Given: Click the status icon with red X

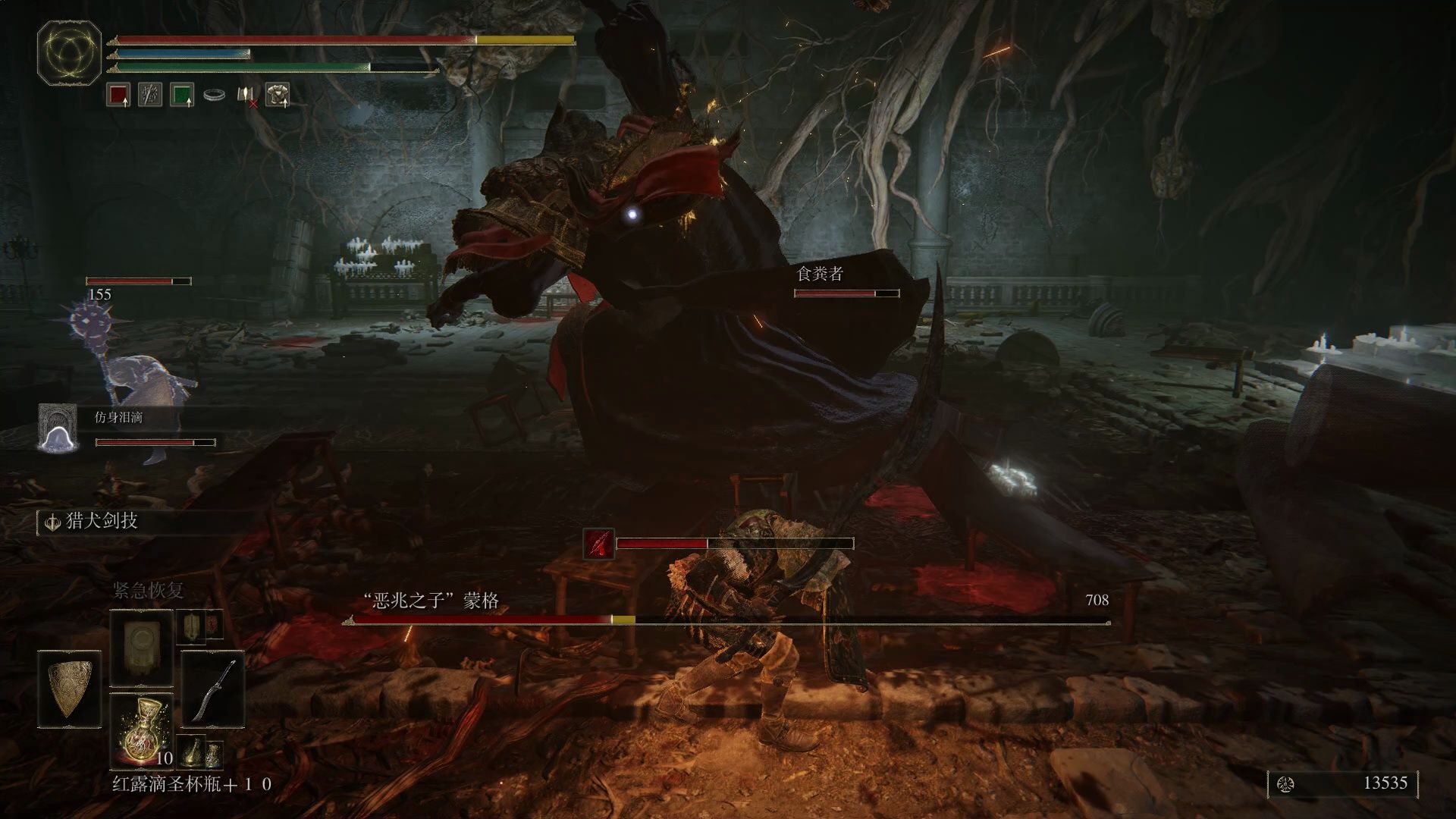Looking at the screenshot, I should [247, 96].
